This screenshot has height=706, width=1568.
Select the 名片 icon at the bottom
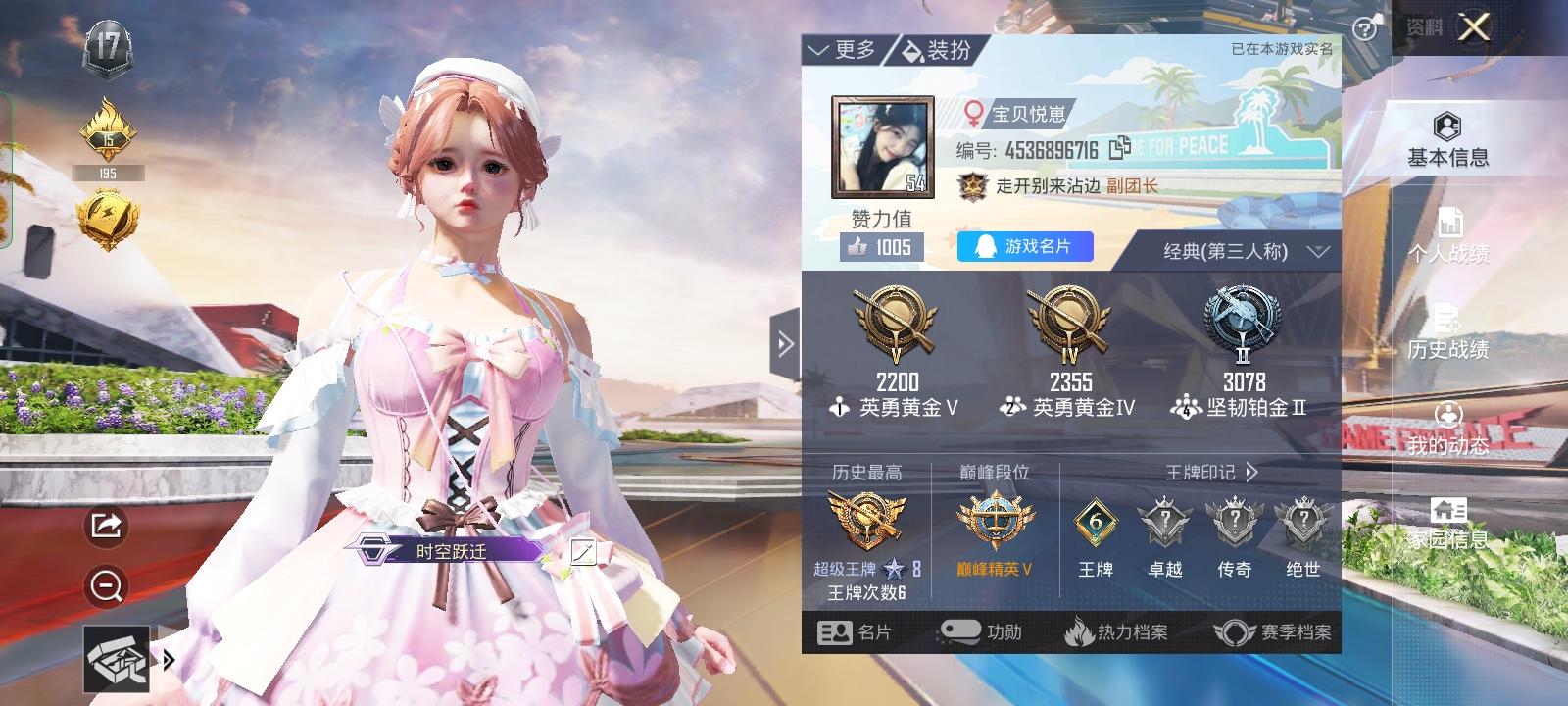[860, 633]
